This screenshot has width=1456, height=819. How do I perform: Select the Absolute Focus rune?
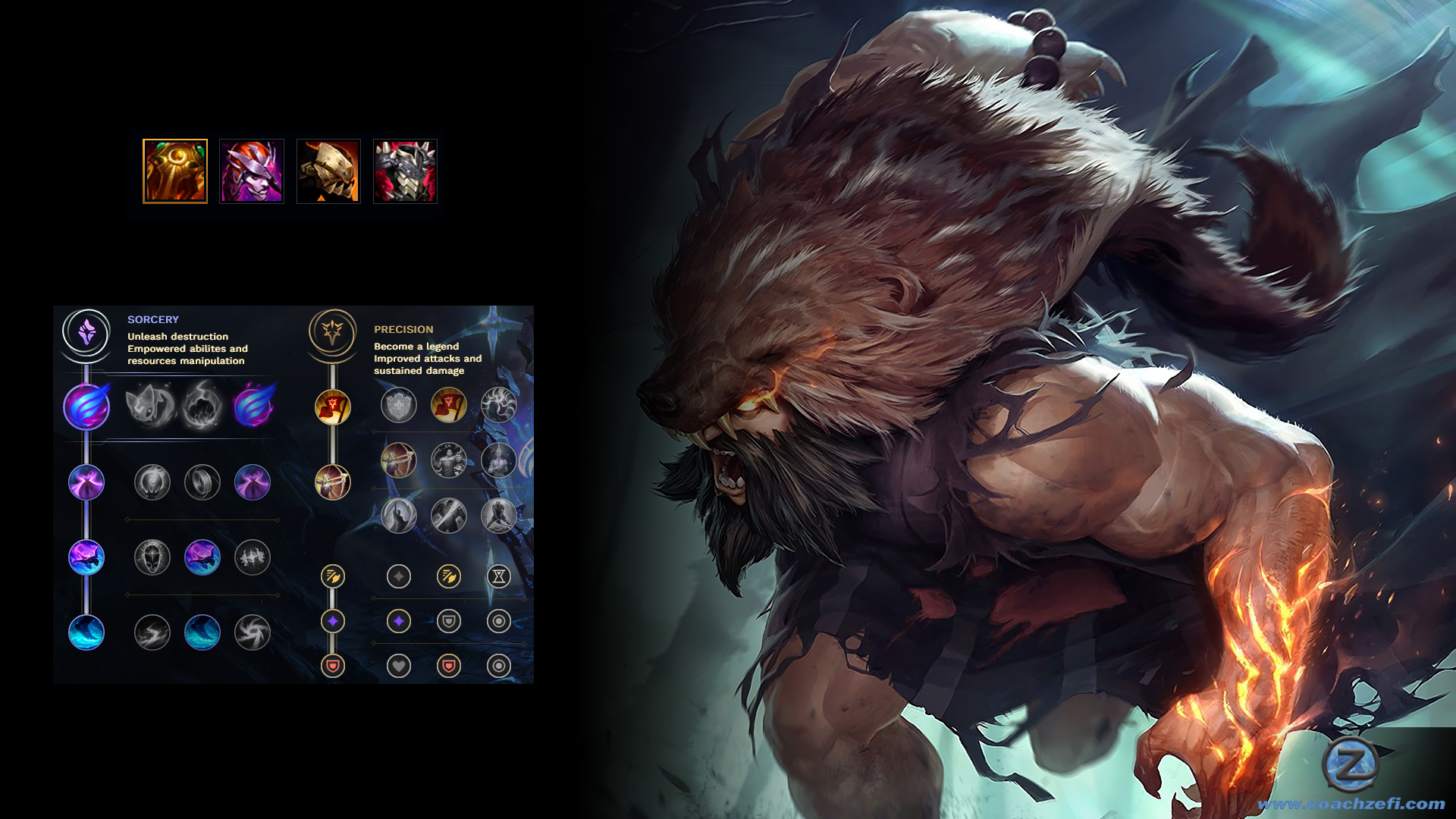253,558
